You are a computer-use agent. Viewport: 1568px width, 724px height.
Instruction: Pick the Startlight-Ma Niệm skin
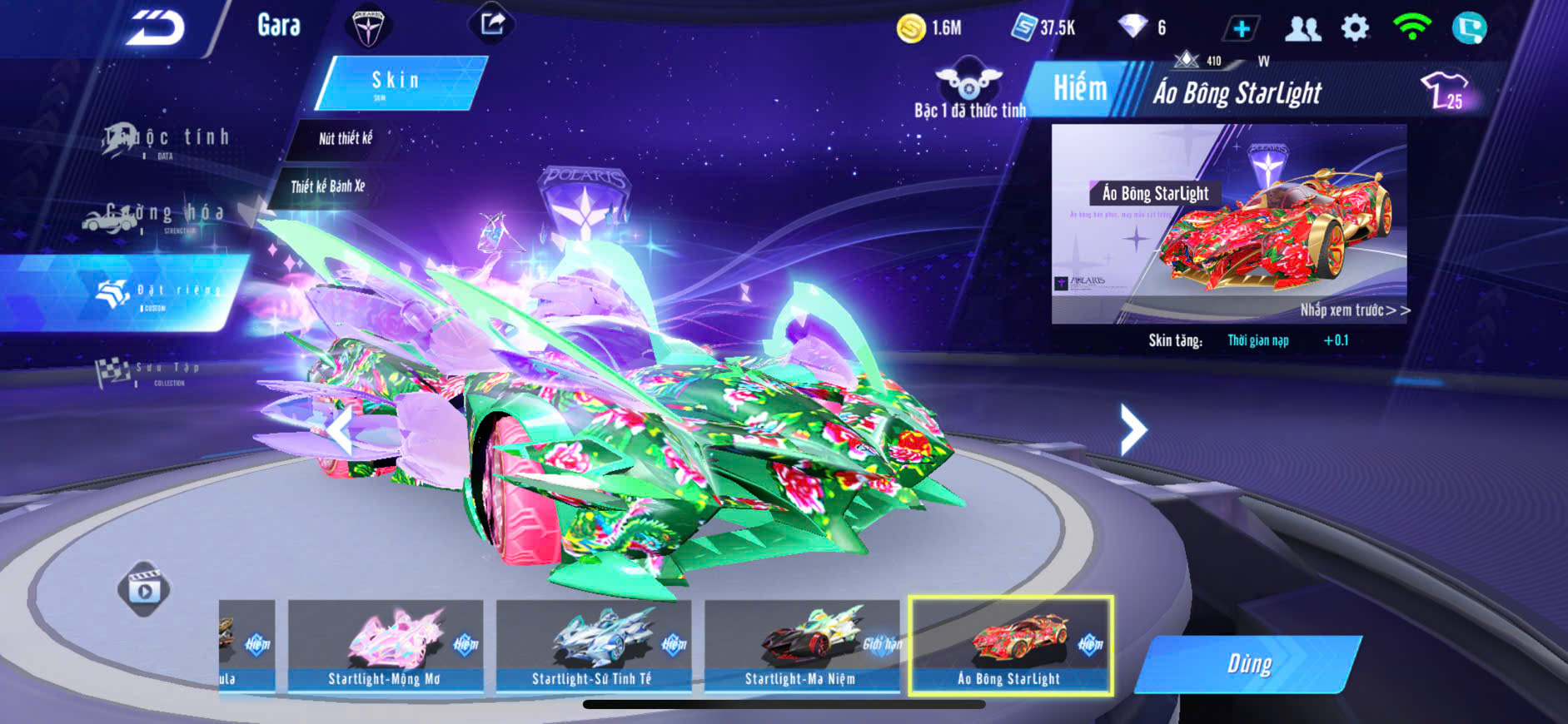[x=801, y=646]
